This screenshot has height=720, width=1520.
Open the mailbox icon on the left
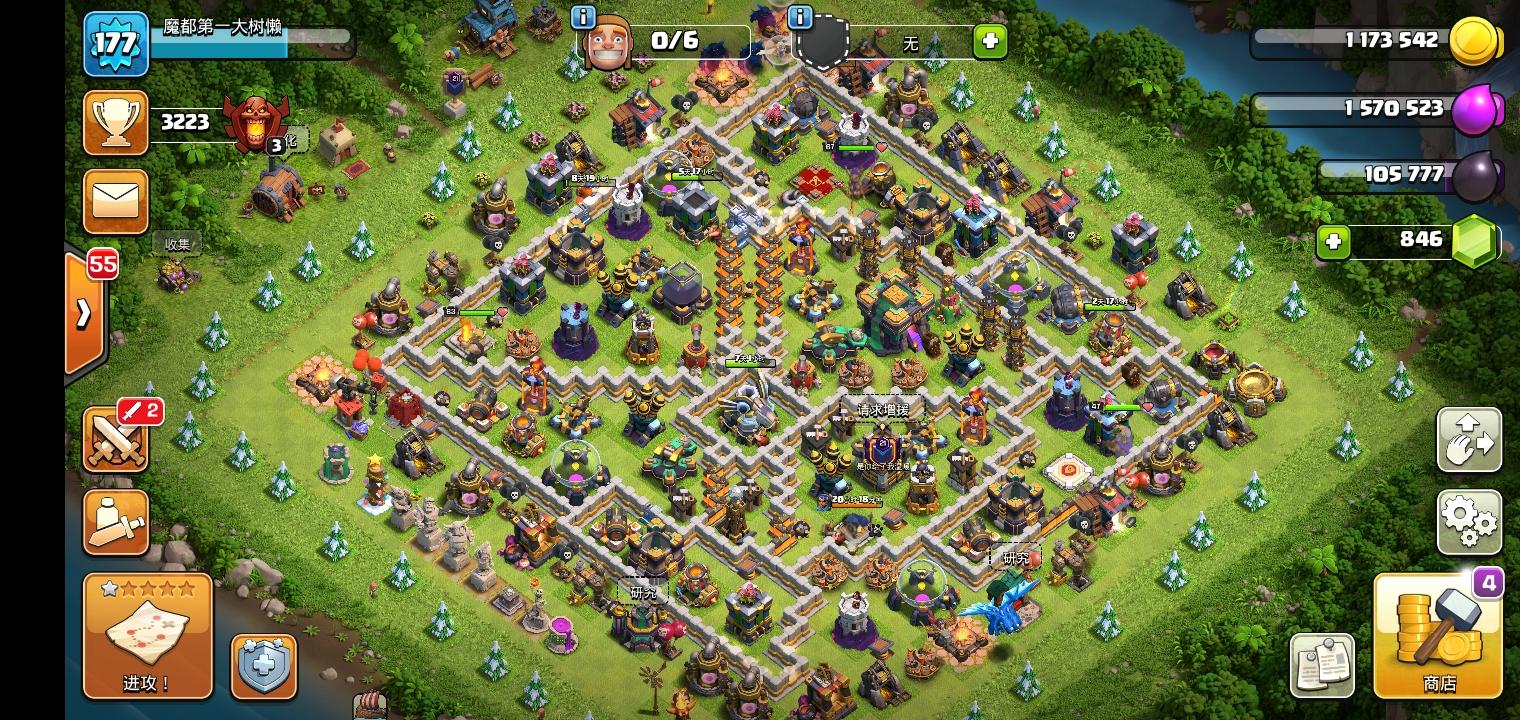115,200
